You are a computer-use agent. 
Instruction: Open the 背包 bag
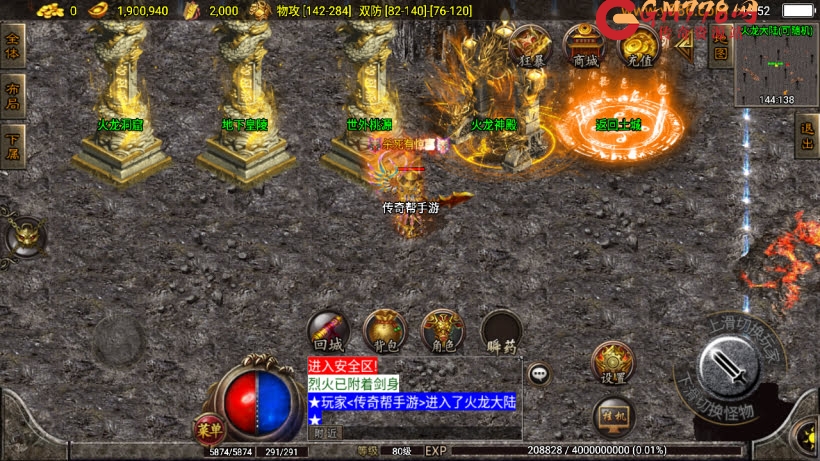(x=385, y=331)
